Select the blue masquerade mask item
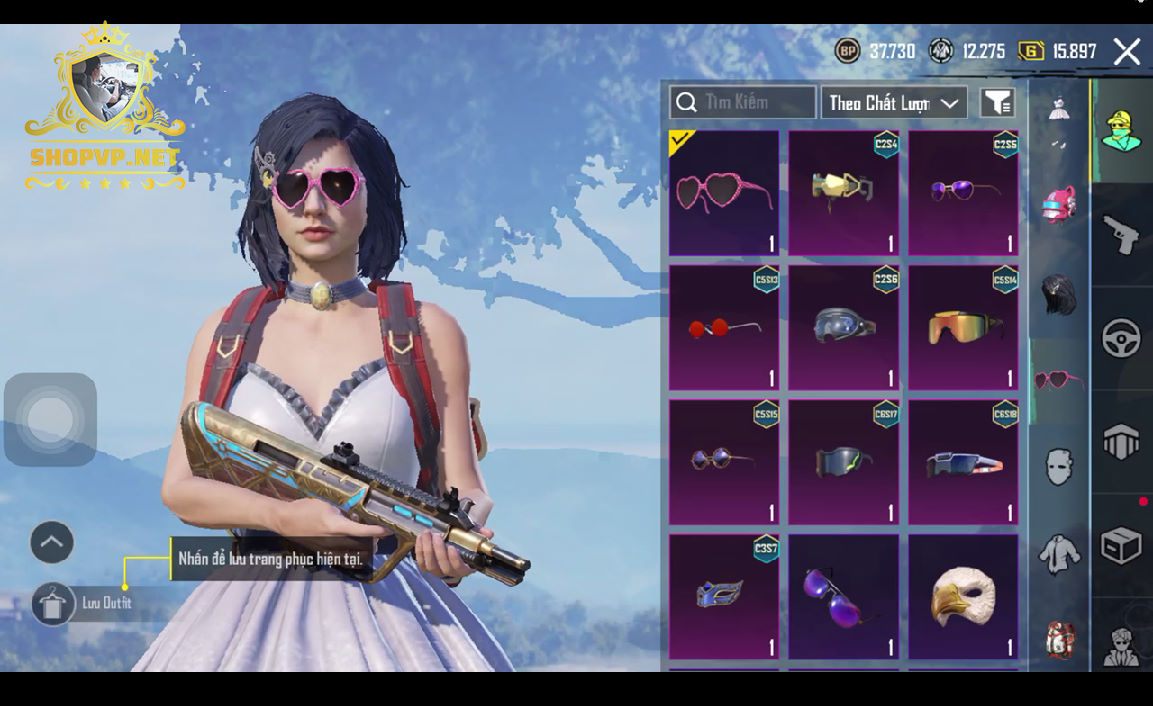Viewport: 1153px width, 706px height. 723,597
